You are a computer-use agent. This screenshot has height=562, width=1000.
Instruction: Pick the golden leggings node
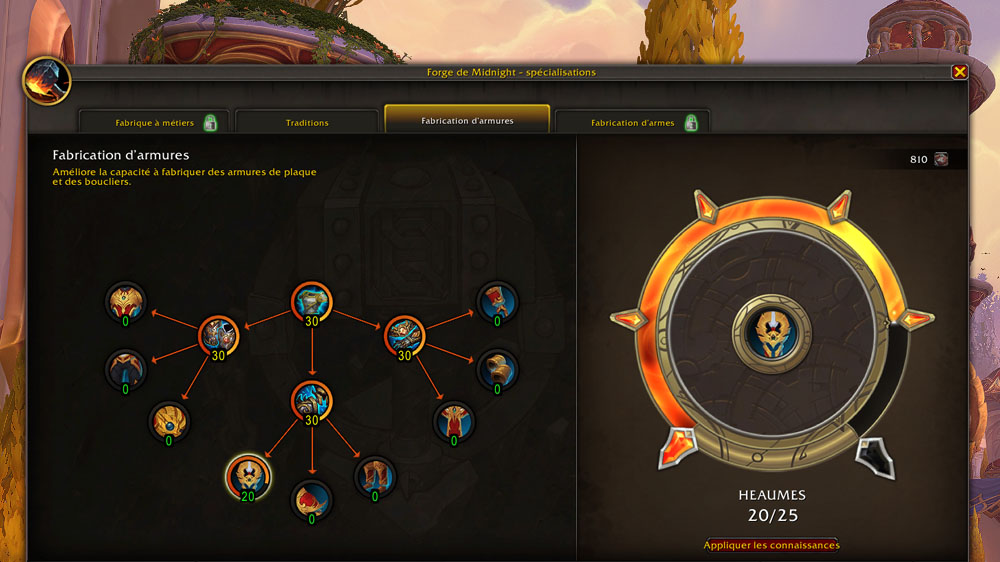tap(126, 369)
